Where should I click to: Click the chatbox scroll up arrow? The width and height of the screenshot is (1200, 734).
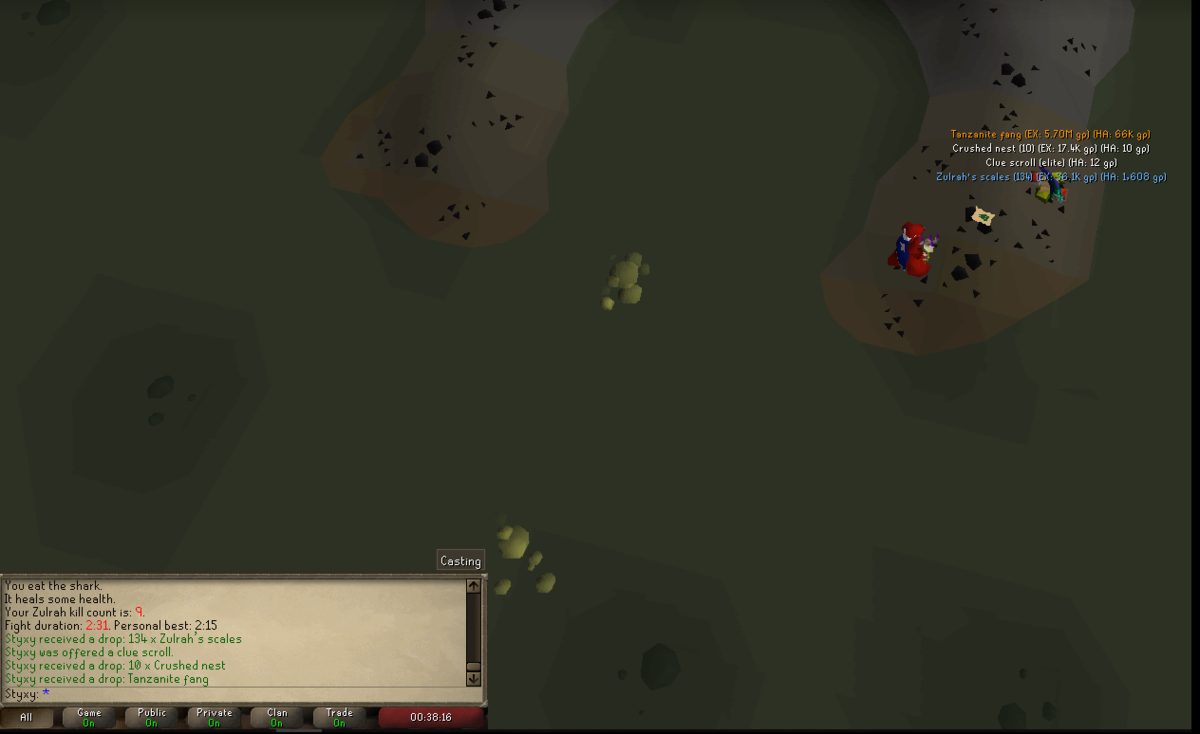pos(474,586)
